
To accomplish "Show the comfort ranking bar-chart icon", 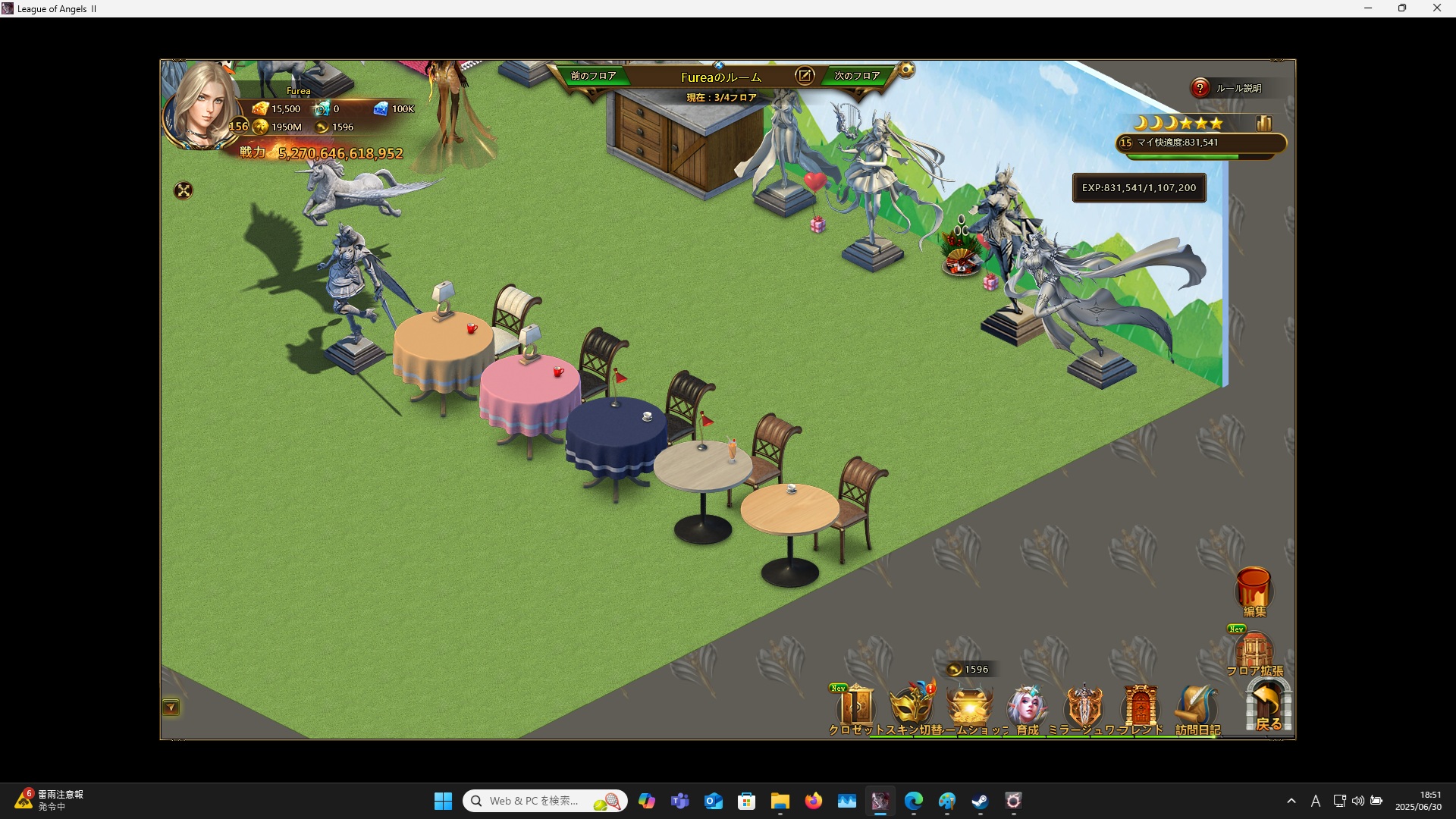I will 1263,123.
